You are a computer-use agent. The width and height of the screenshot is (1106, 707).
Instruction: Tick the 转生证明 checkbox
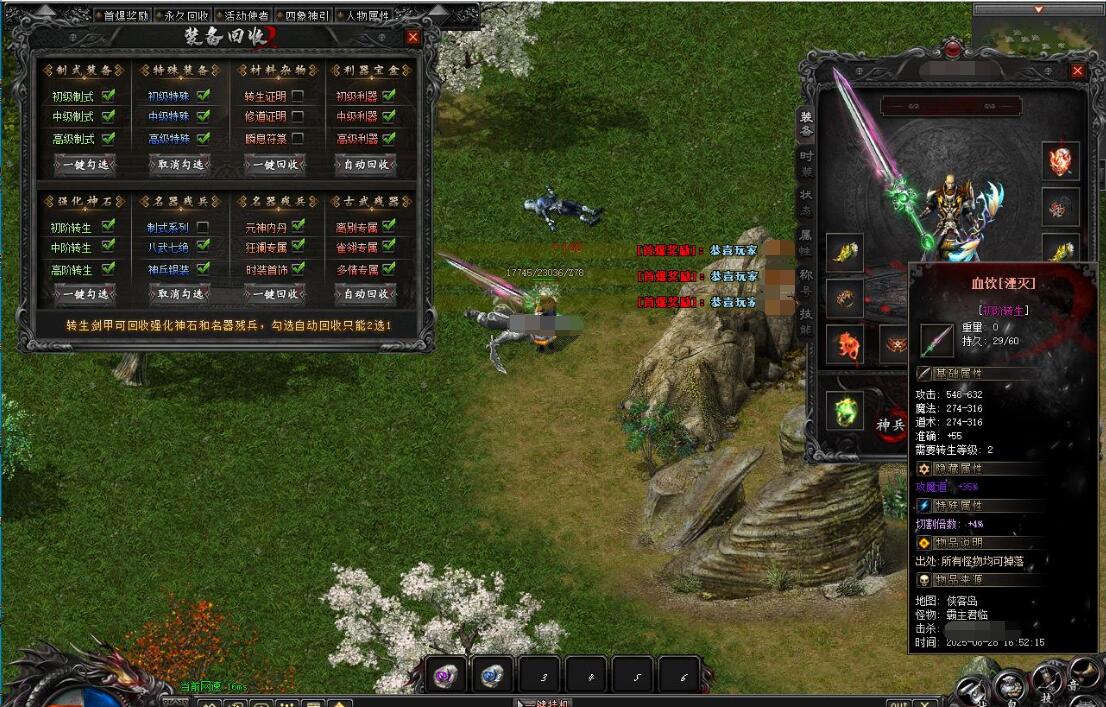coord(297,97)
